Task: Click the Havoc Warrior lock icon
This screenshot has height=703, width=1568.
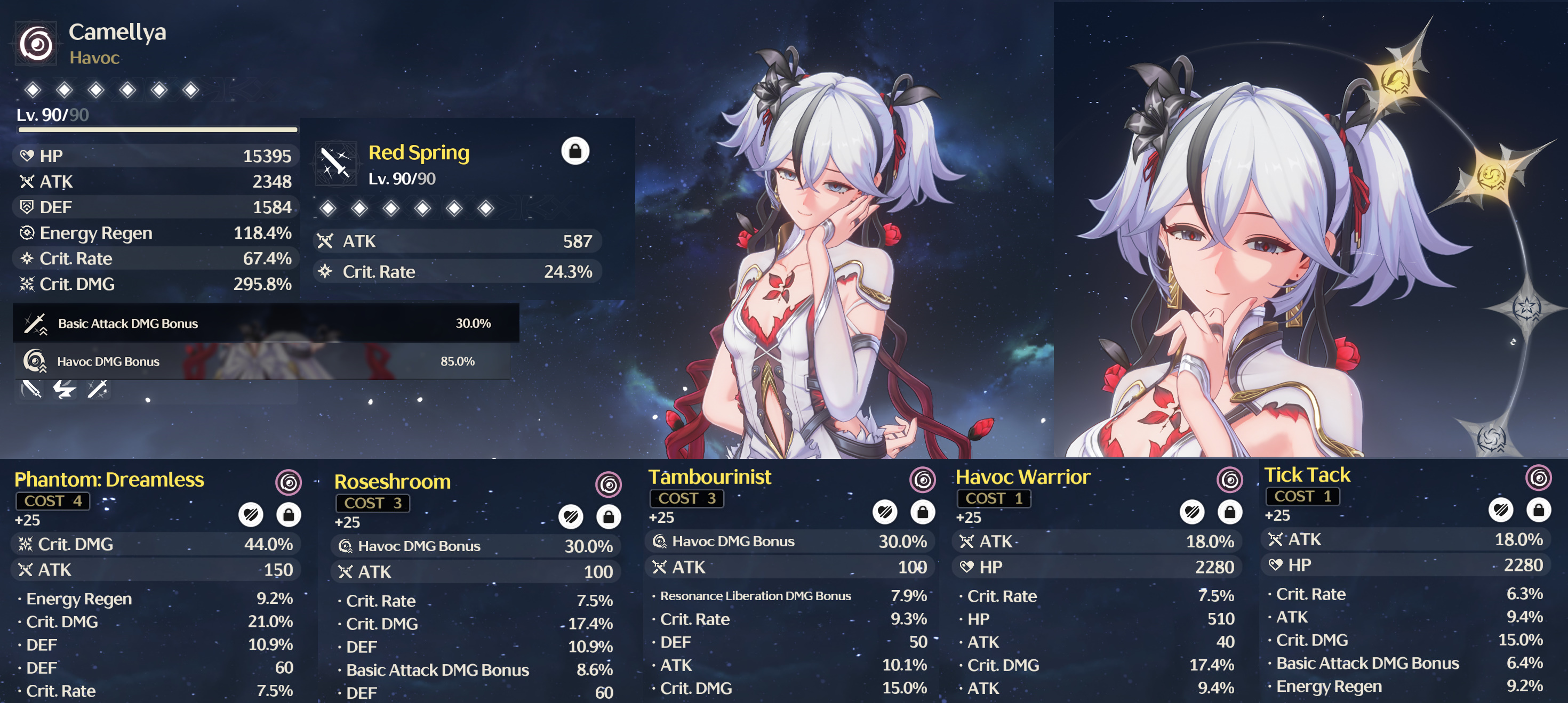Action: pyautogui.click(x=1229, y=512)
